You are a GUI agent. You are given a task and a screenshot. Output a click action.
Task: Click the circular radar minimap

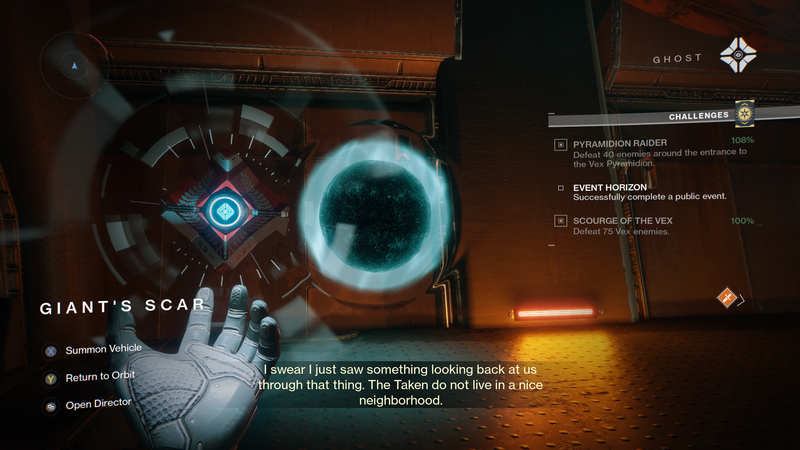(x=75, y=65)
